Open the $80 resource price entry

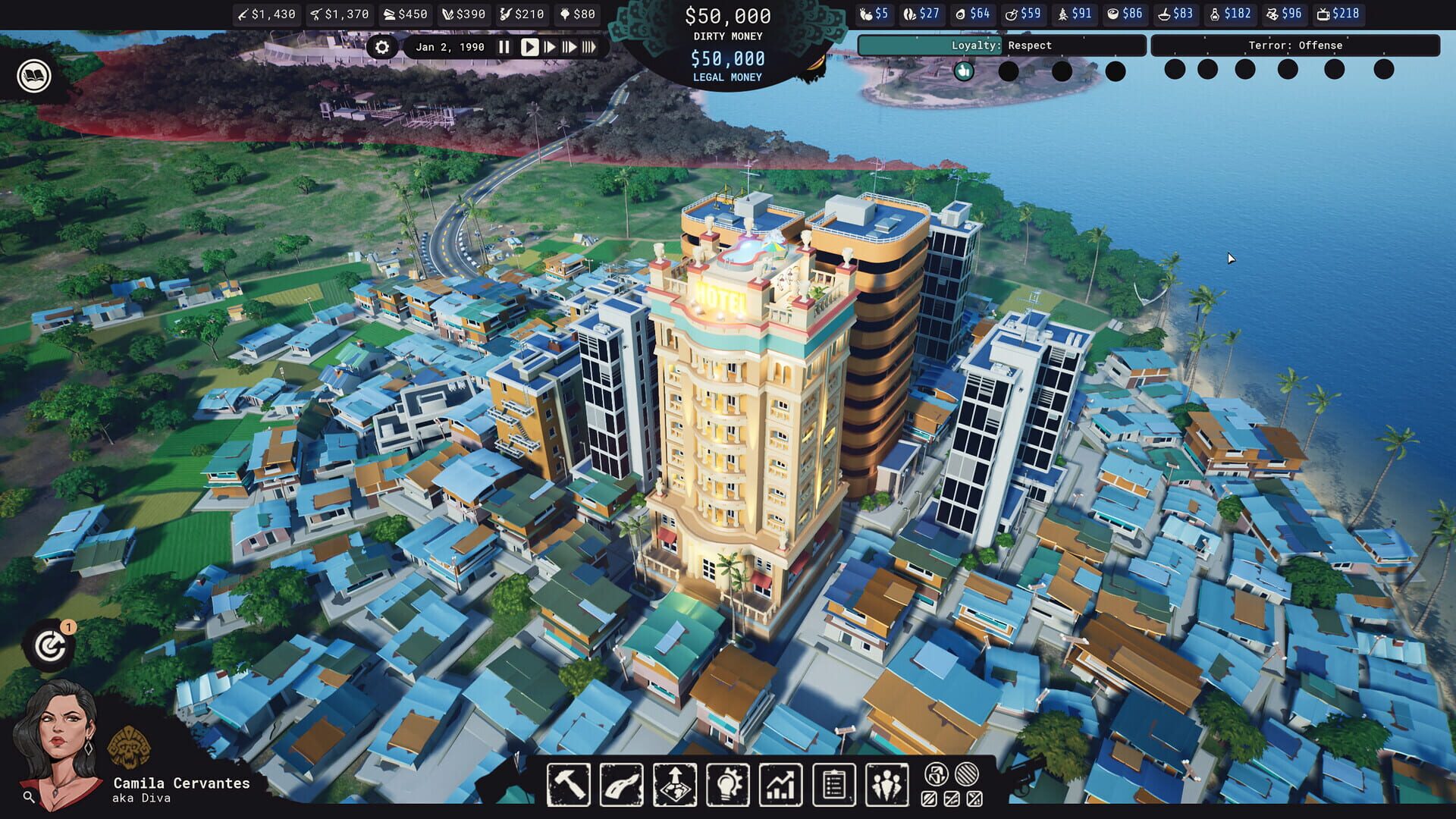click(x=578, y=14)
